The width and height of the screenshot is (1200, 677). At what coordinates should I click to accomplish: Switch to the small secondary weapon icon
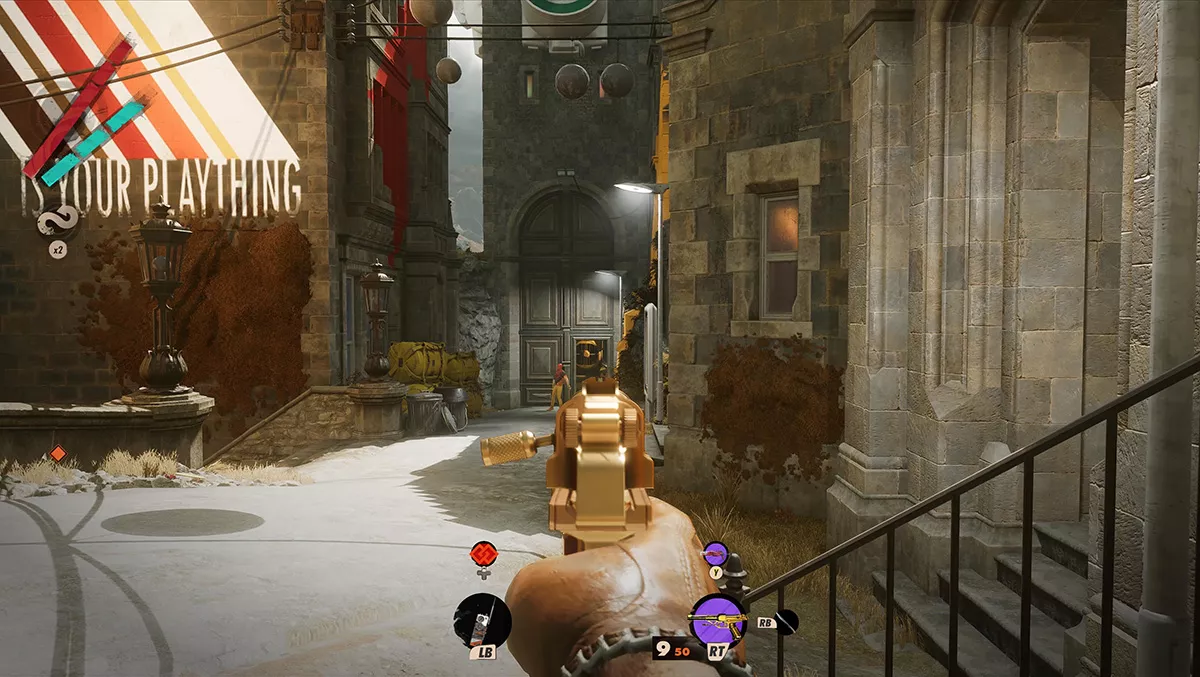tap(715, 553)
